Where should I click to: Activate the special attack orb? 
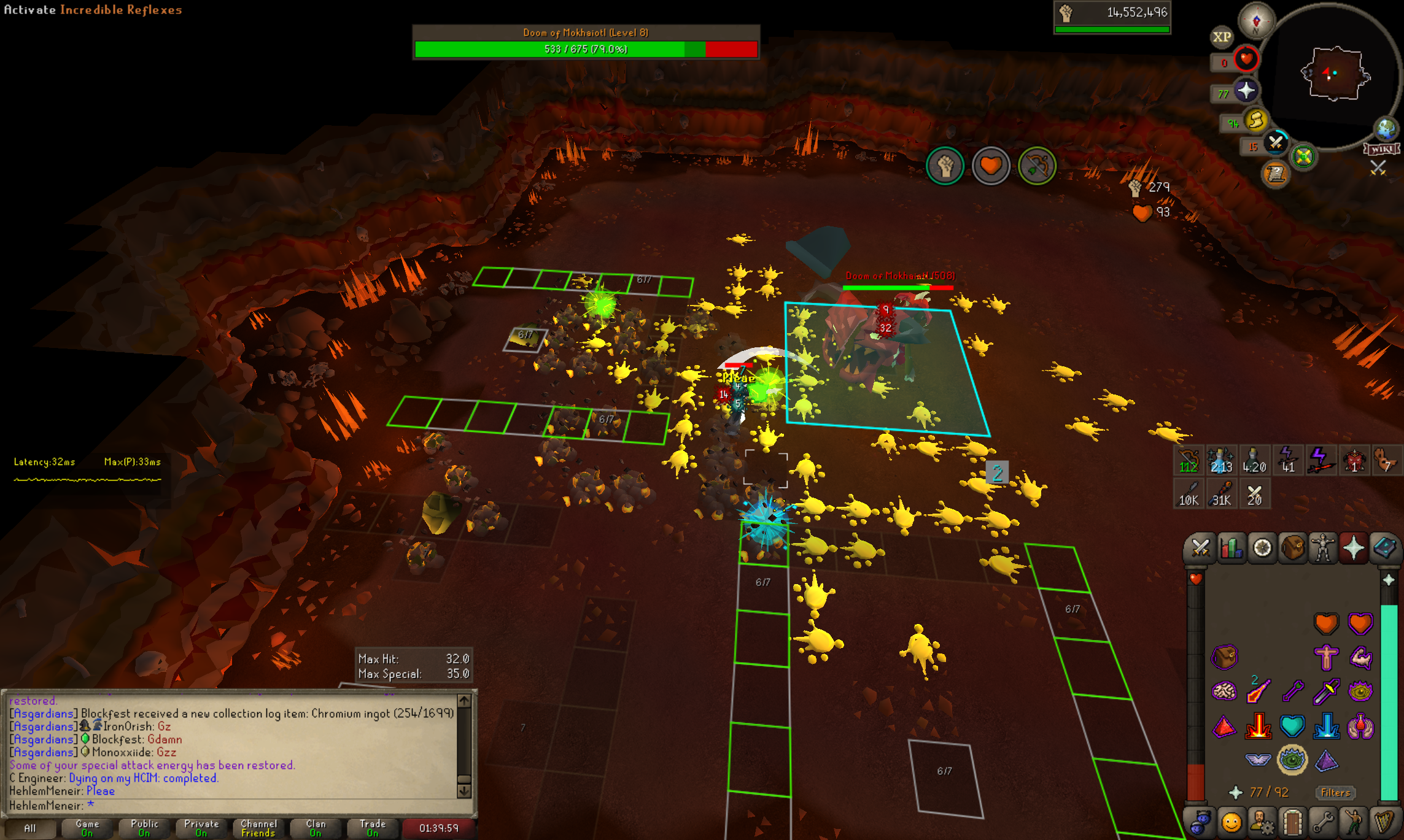[1276, 144]
